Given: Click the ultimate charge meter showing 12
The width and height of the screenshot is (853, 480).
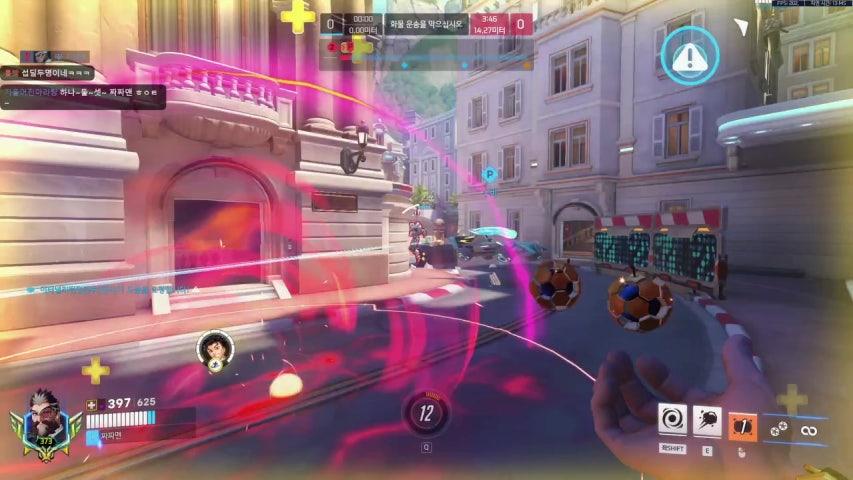Looking at the screenshot, I should coord(427,412).
